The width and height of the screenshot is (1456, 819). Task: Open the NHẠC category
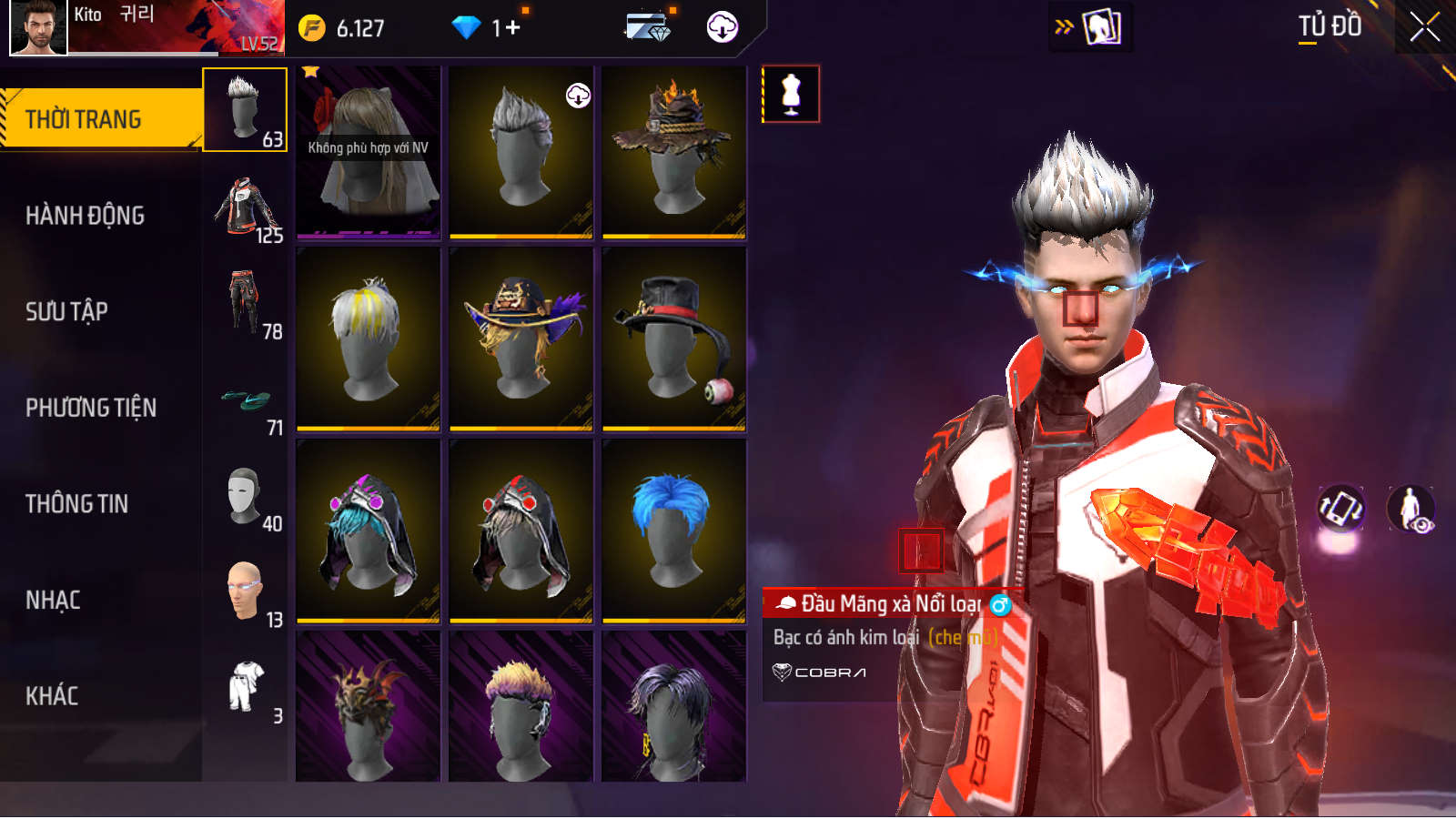[x=54, y=601]
